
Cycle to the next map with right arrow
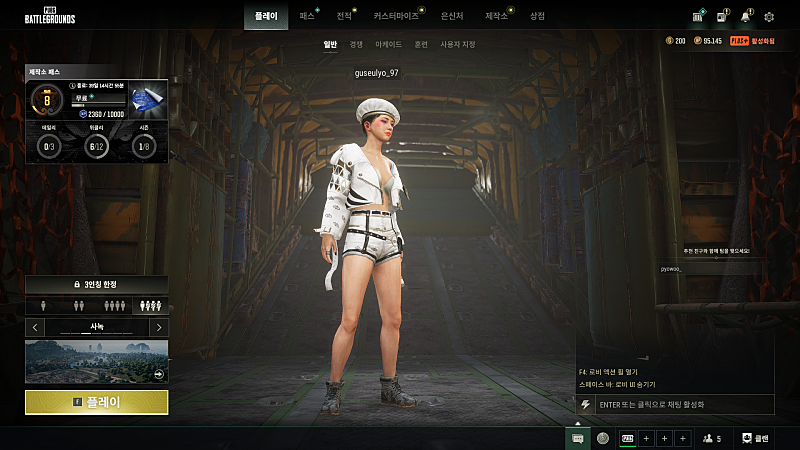[x=158, y=327]
